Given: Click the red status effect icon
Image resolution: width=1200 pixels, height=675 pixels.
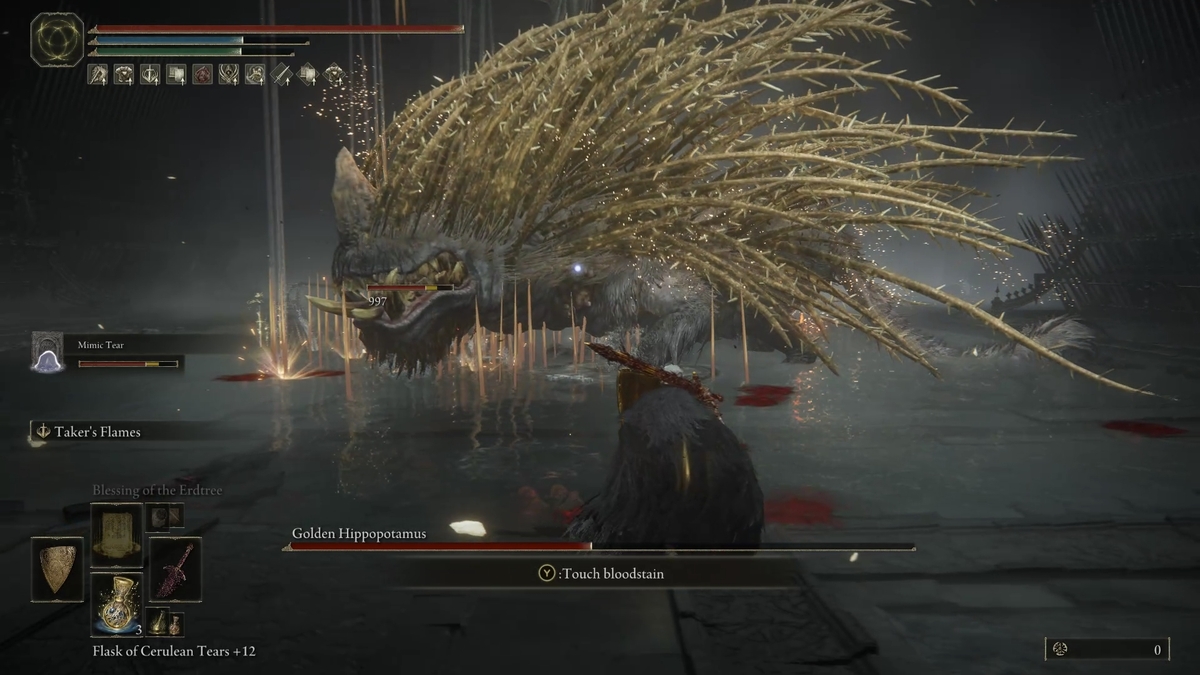Looking at the screenshot, I should pos(202,74).
